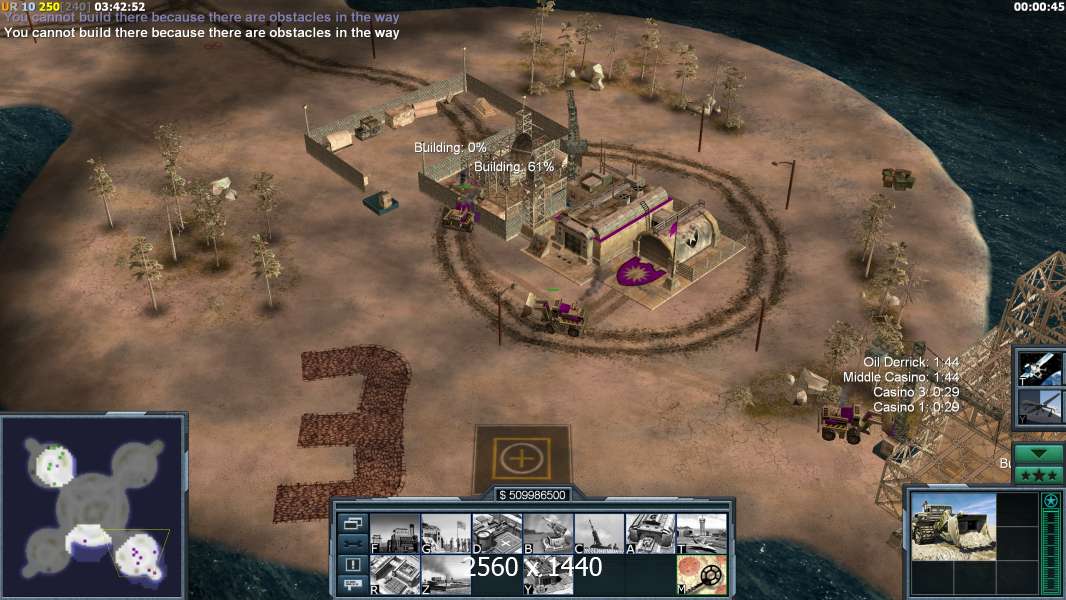The height and width of the screenshot is (600, 1066).
Task: Choose the Strategy Center icon (R)
Action: [x=395, y=574]
